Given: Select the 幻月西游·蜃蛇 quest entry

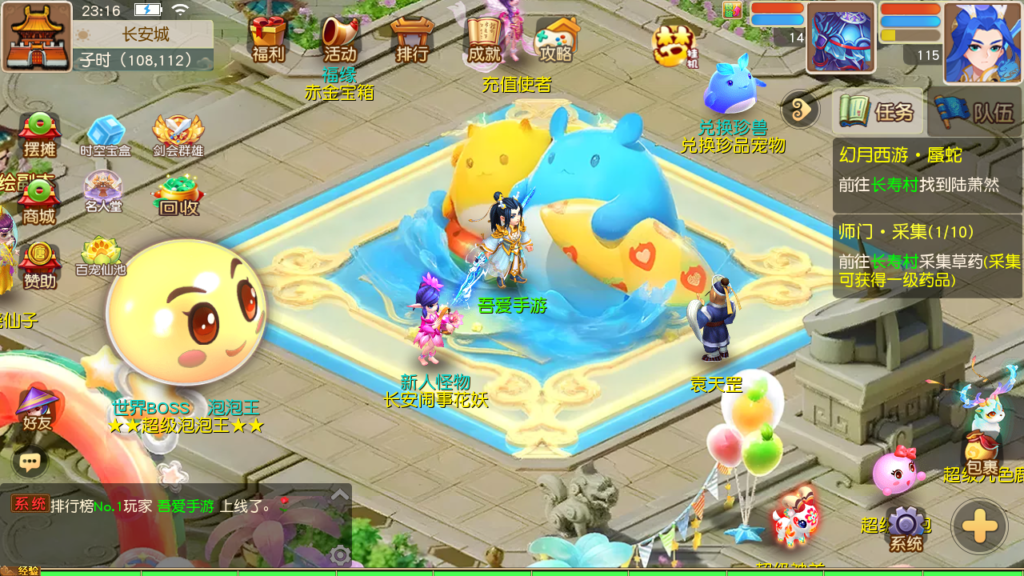Looking at the screenshot, I should pyautogui.click(x=928, y=170).
